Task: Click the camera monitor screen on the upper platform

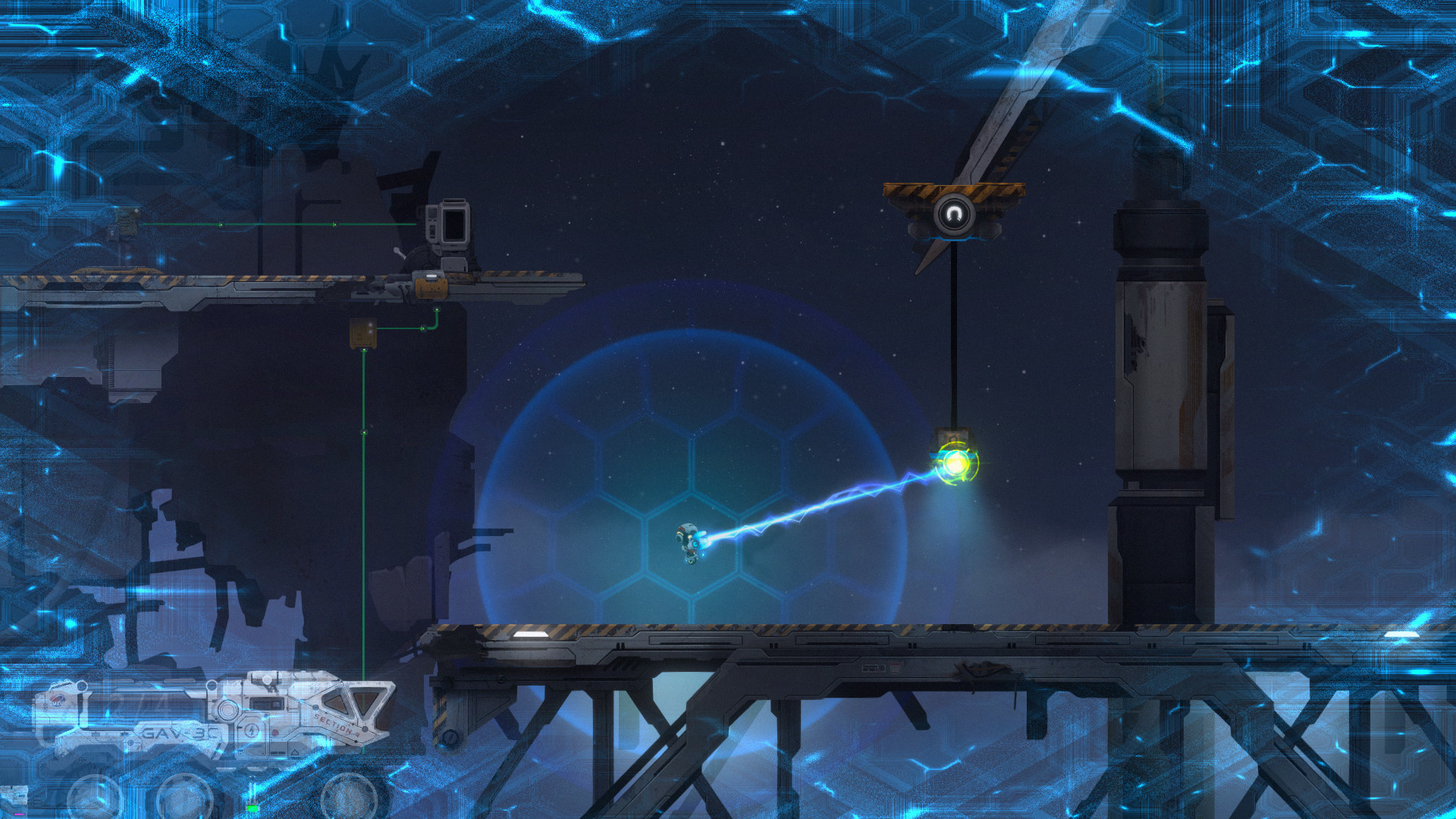Action: (x=454, y=223)
